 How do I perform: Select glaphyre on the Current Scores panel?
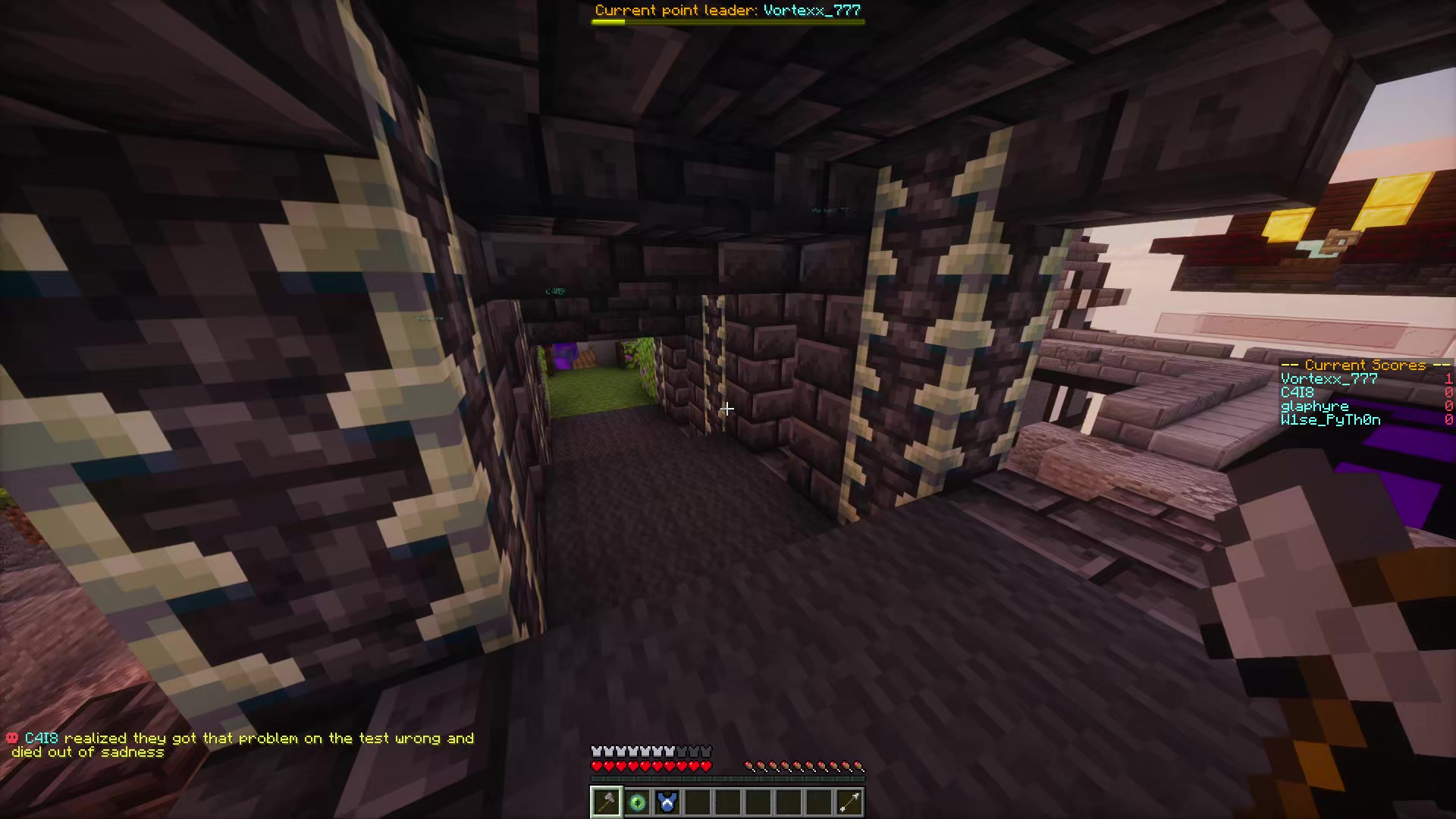point(1313,406)
